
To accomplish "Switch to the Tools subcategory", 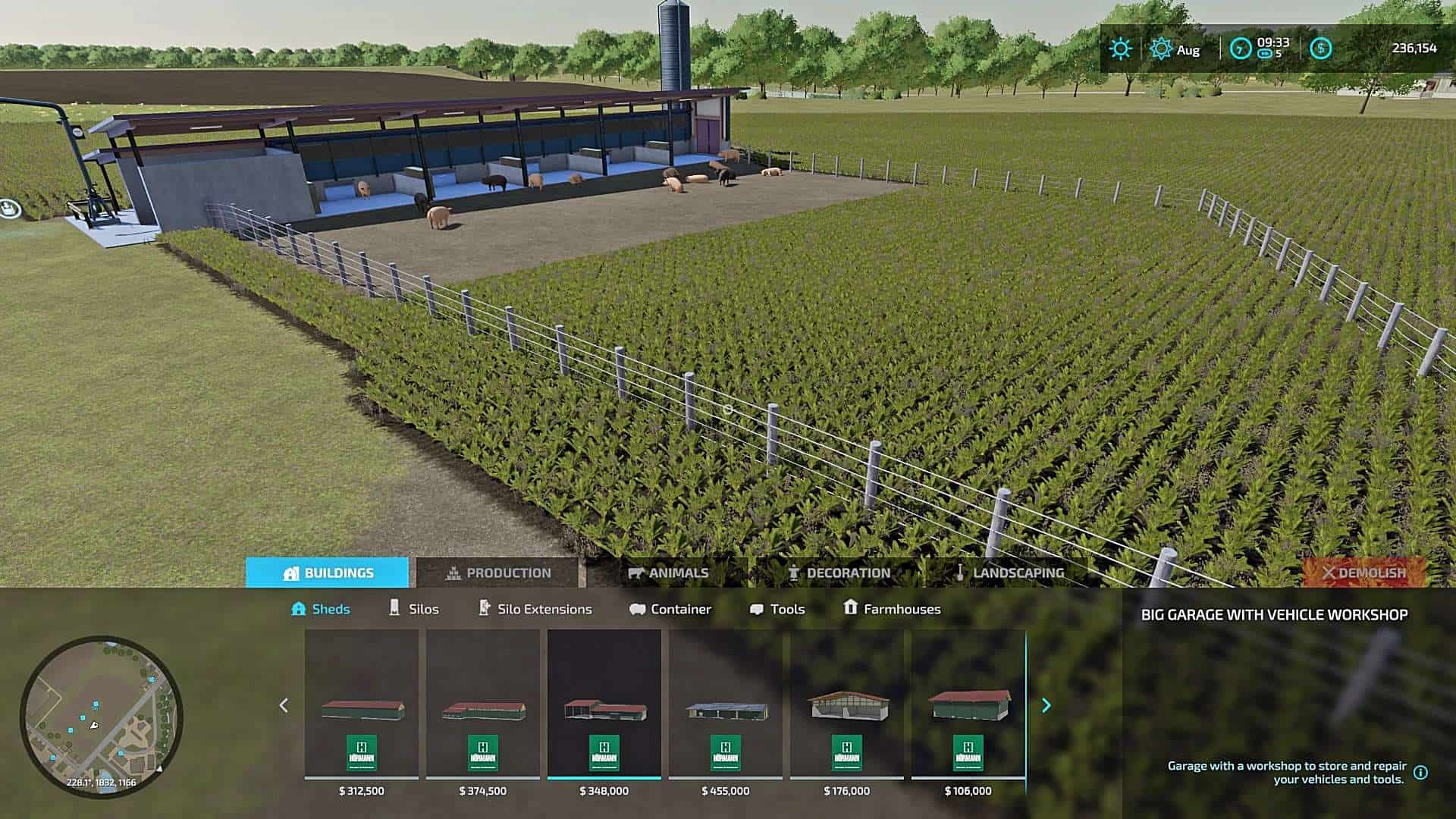I will (777, 609).
